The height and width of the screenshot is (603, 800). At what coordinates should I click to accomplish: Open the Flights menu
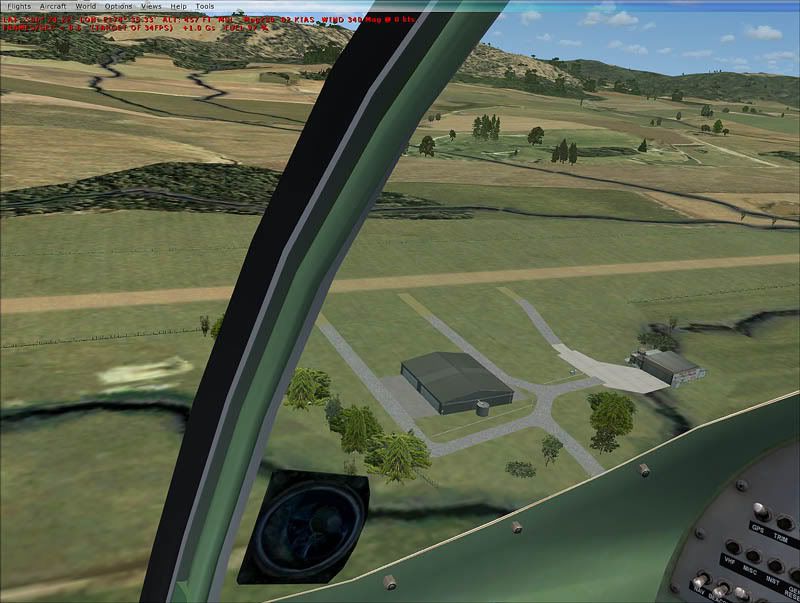[18, 6]
